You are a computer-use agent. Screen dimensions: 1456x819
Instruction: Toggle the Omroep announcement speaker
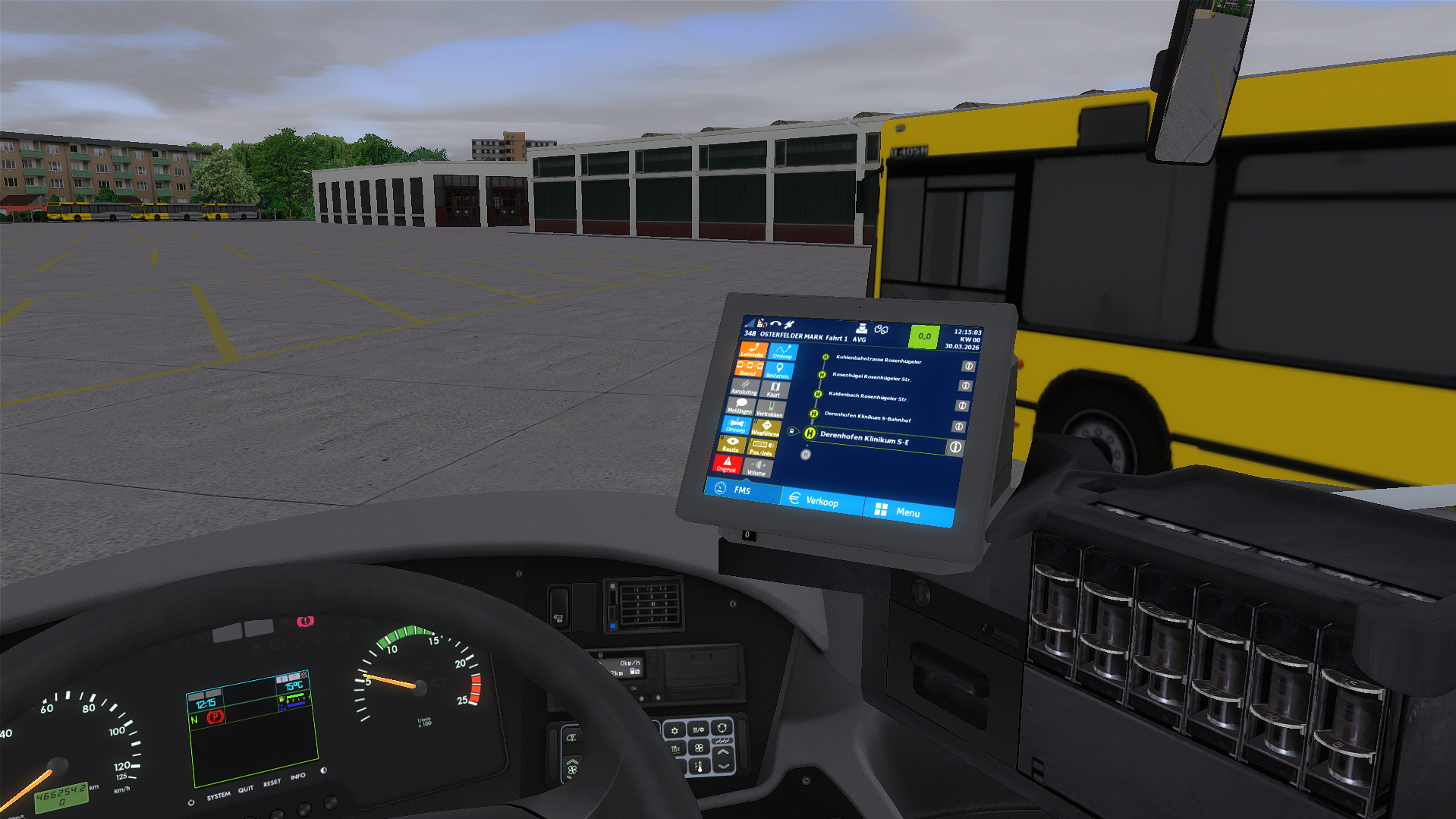tap(737, 427)
